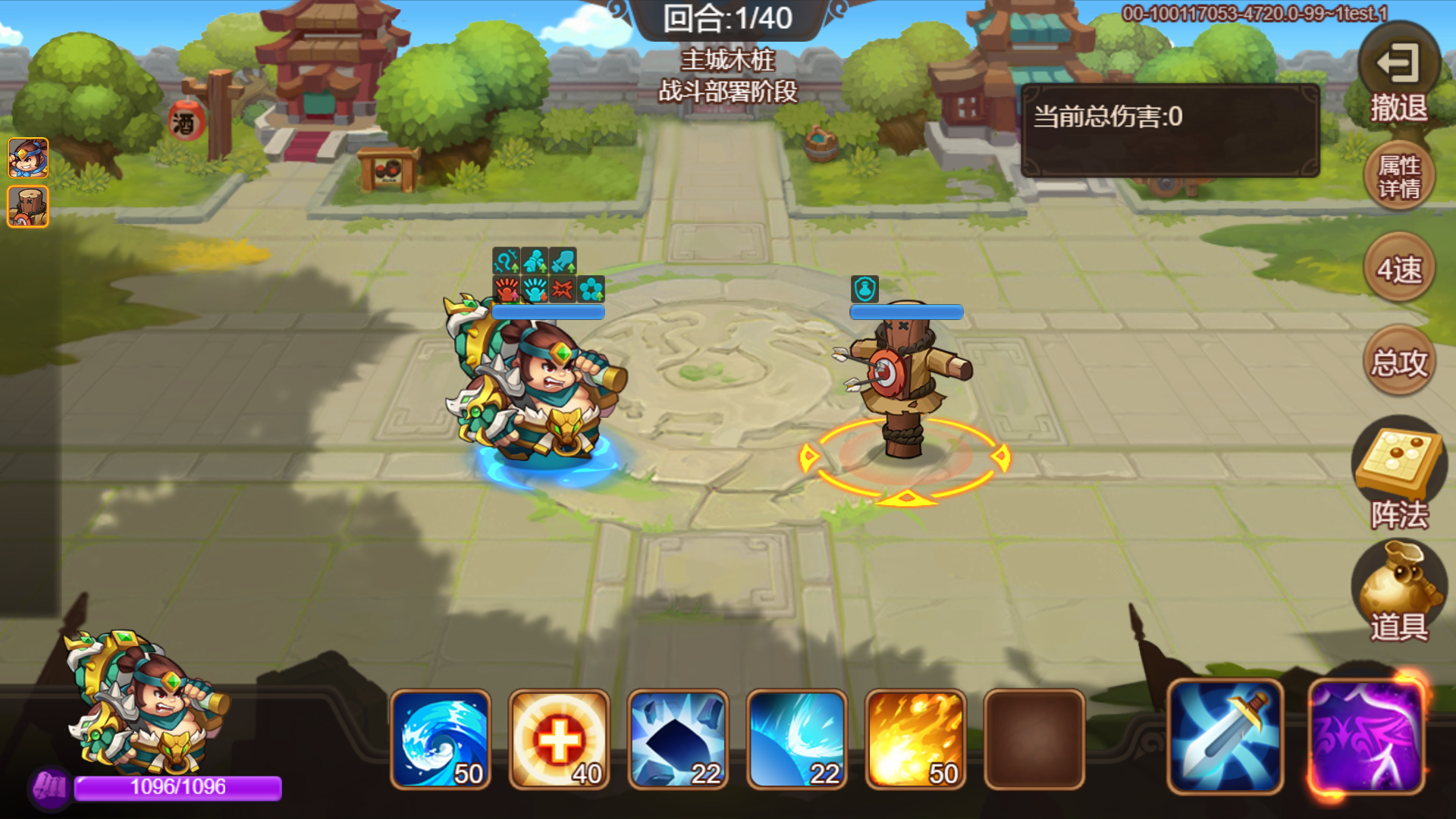Open the 道具 item bag icon
The image size is (1456, 819).
(x=1401, y=591)
